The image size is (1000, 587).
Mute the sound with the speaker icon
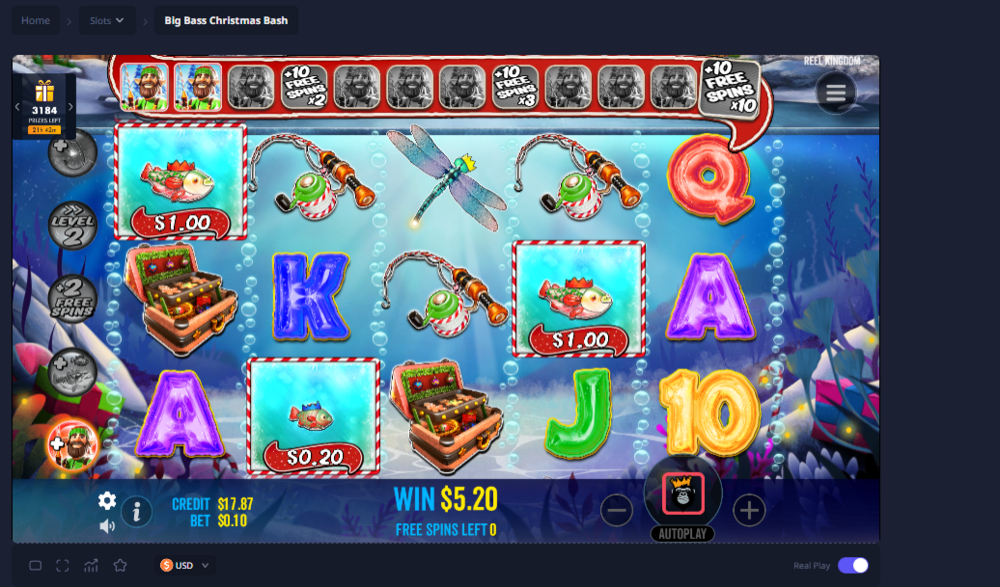[x=107, y=526]
